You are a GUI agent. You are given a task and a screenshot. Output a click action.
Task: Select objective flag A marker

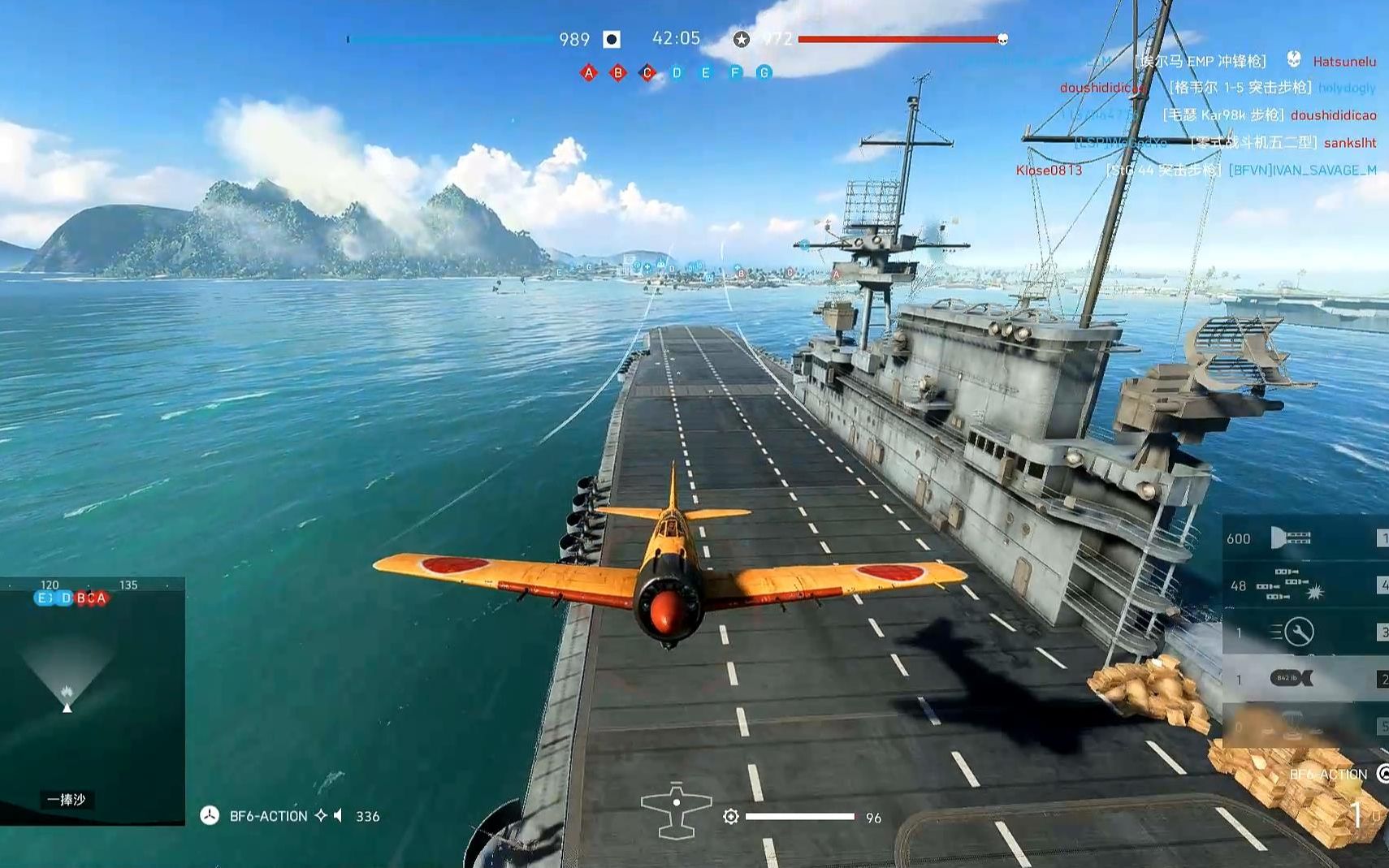point(589,73)
